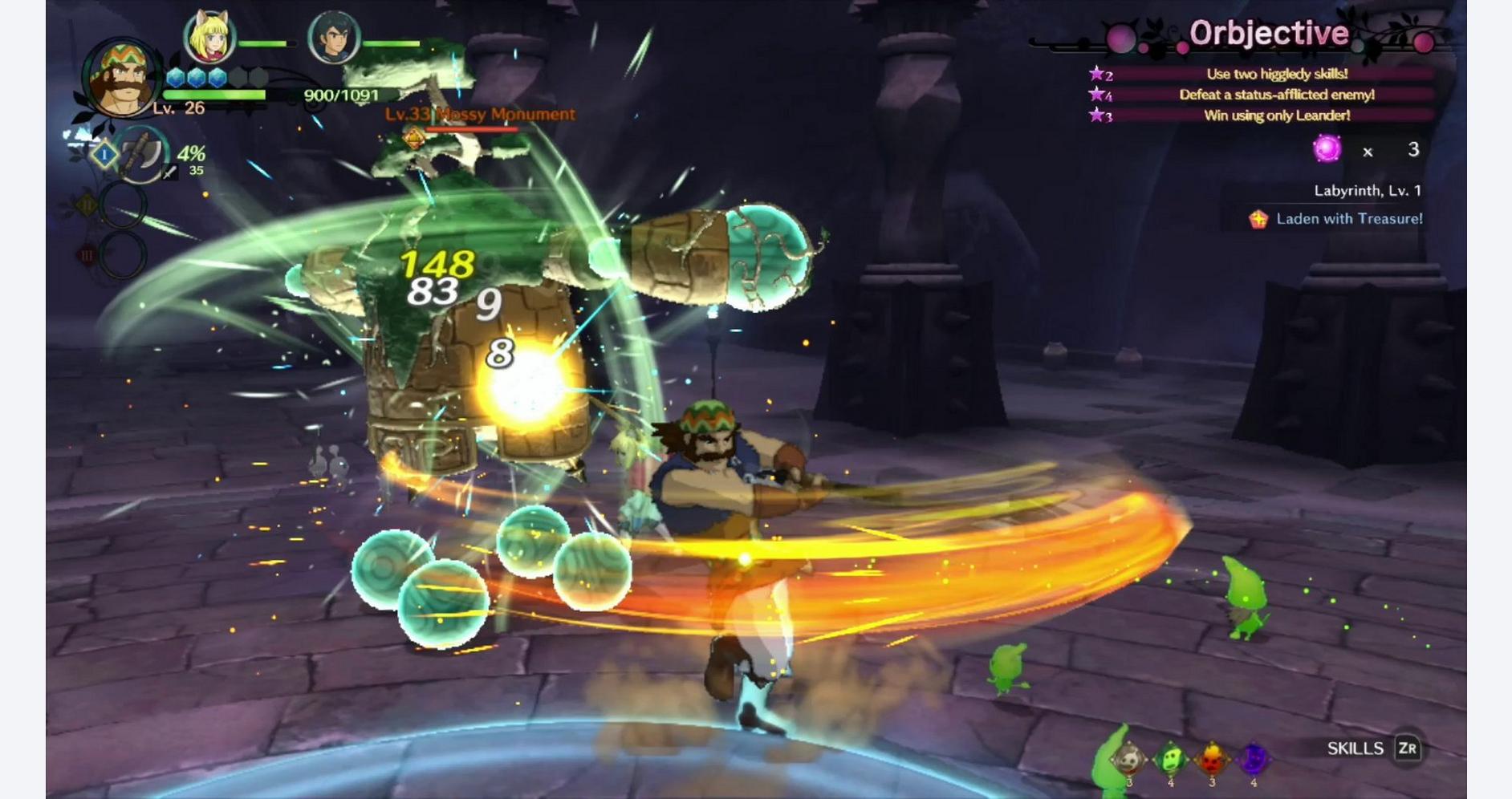Switch to the blonde fox-eared party member

[x=209, y=38]
